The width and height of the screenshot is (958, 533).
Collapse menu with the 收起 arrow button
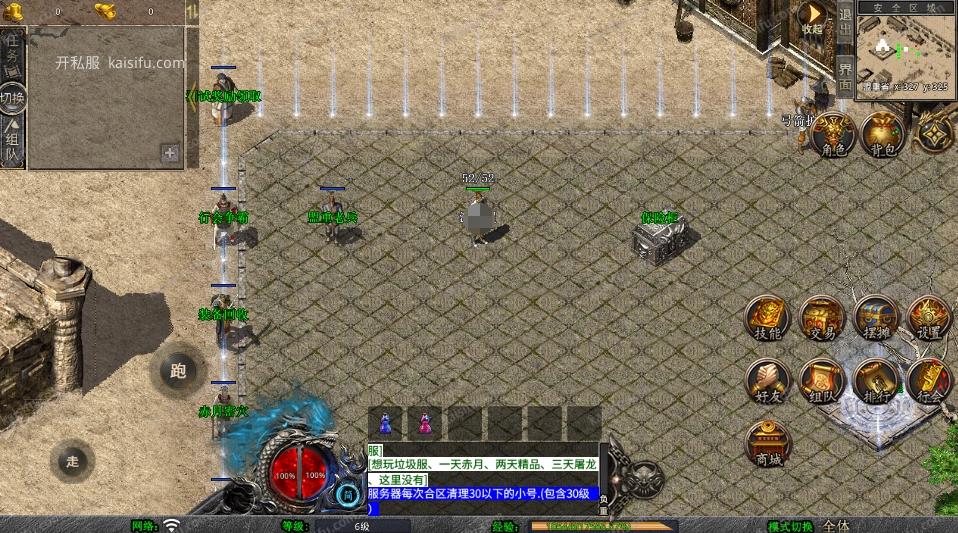(813, 17)
